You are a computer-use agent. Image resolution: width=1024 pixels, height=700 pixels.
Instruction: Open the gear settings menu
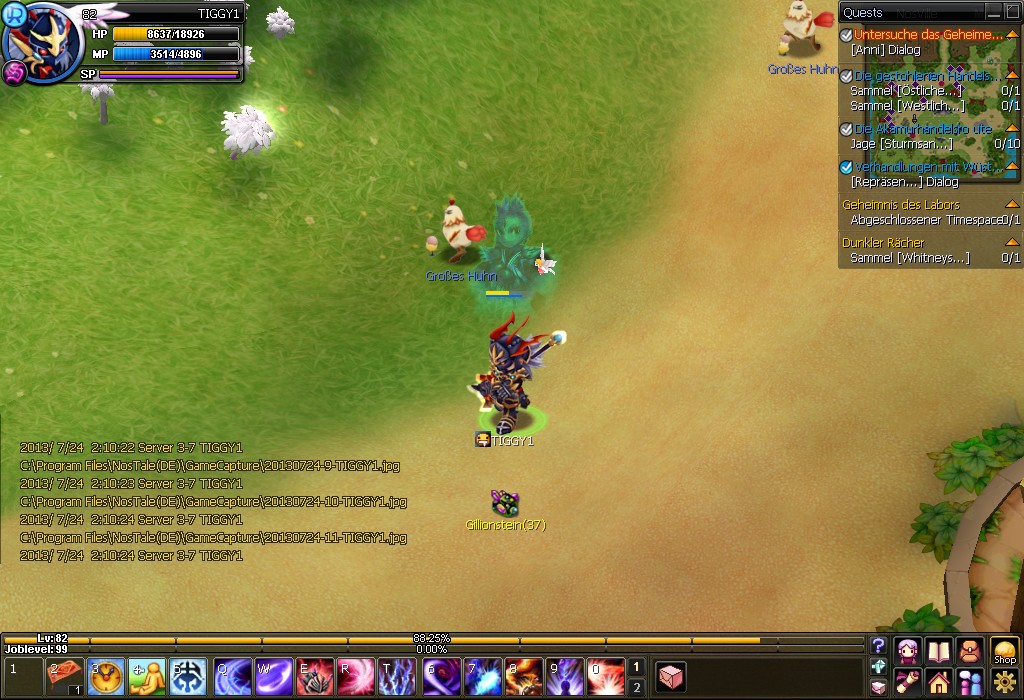coord(1004,683)
